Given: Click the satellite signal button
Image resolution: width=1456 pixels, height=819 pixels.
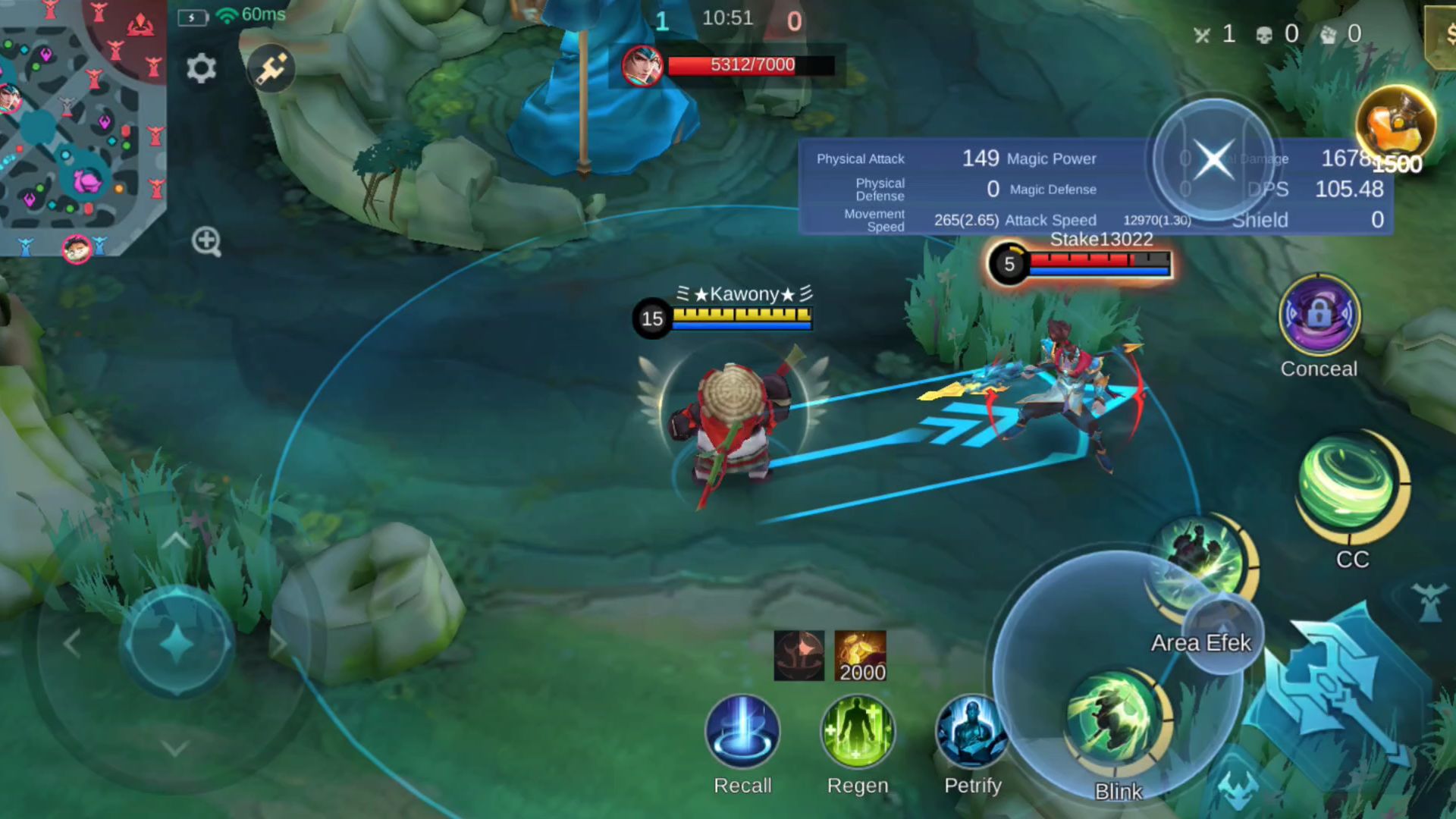Looking at the screenshot, I should (271, 69).
